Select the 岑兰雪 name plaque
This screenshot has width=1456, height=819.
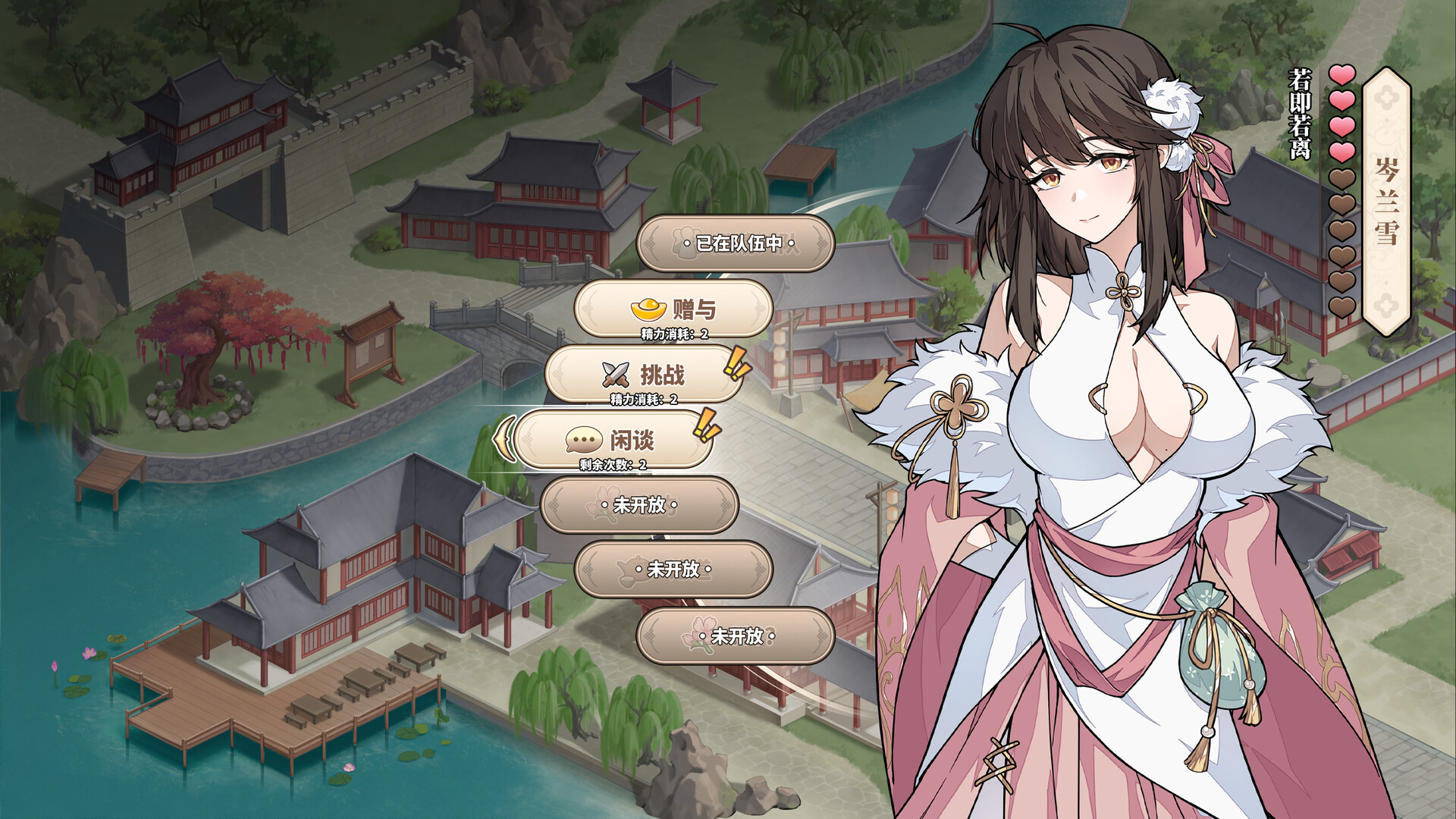click(1387, 201)
